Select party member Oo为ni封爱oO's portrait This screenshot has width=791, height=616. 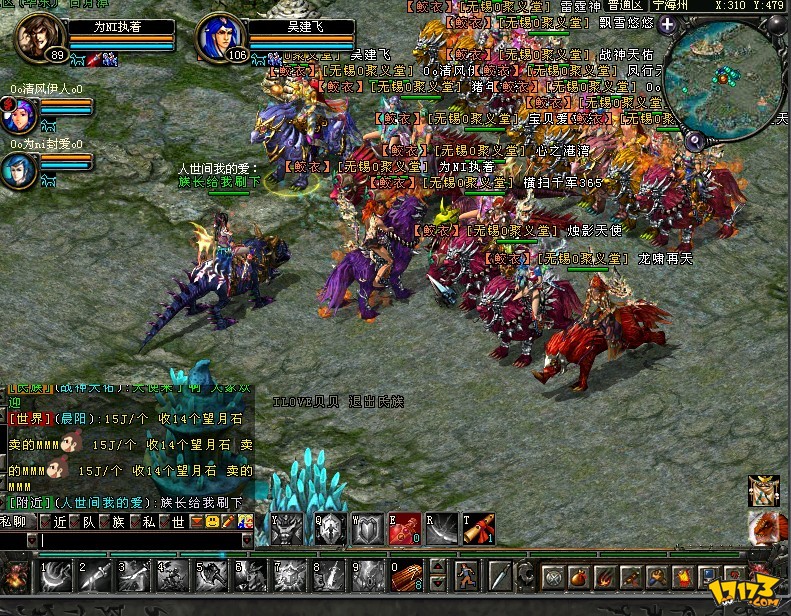(x=17, y=169)
